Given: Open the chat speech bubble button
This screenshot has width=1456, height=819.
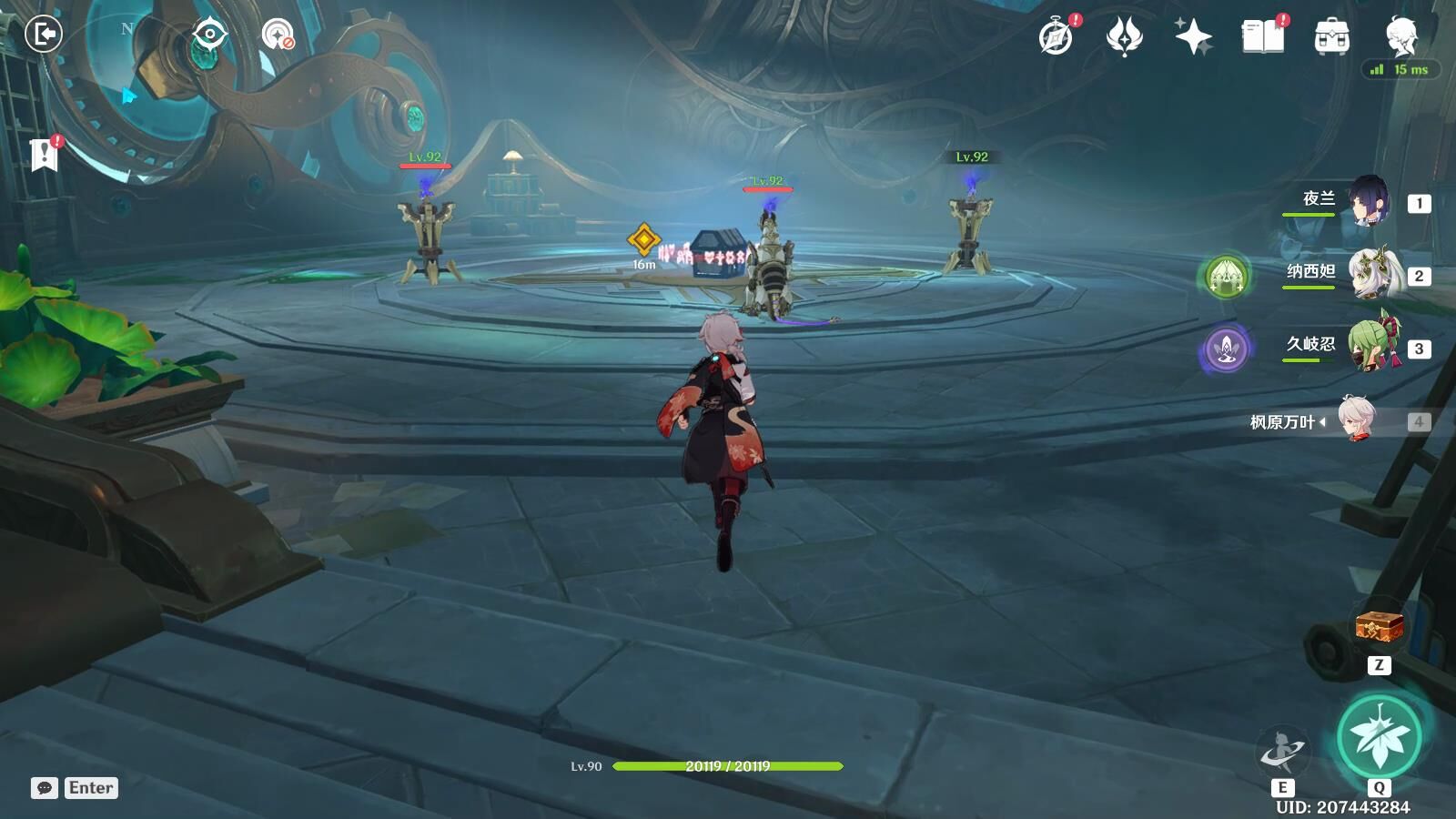Looking at the screenshot, I should (x=45, y=788).
